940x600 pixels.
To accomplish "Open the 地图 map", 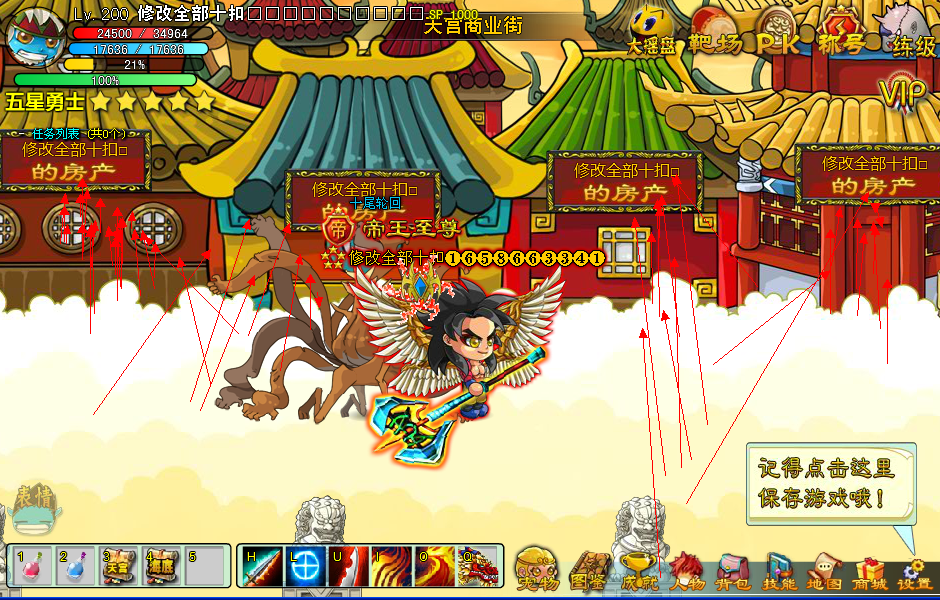I will pyautogui.click(x=825, y=569).
